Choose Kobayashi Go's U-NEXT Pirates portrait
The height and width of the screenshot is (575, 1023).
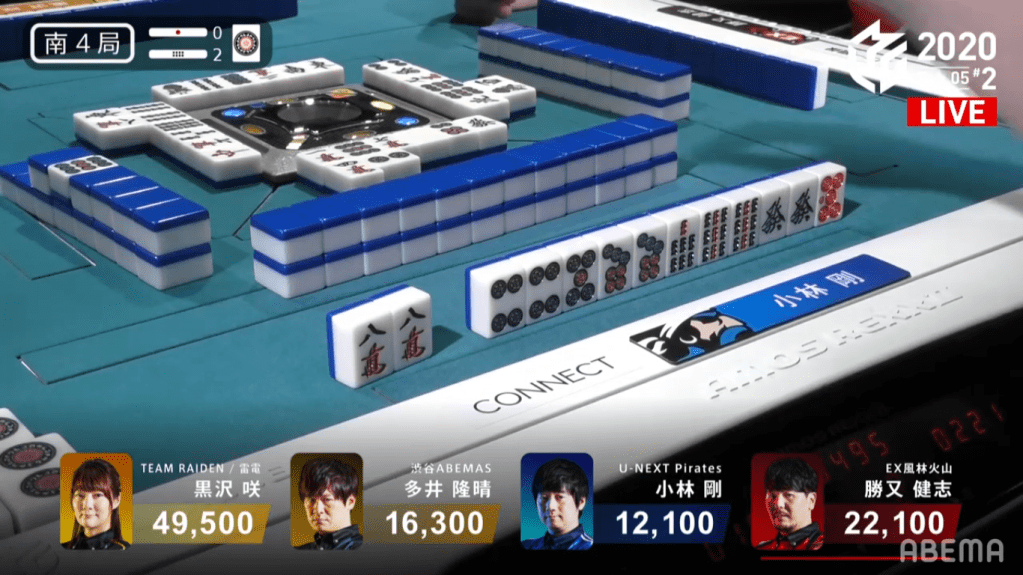coord(557,501)
